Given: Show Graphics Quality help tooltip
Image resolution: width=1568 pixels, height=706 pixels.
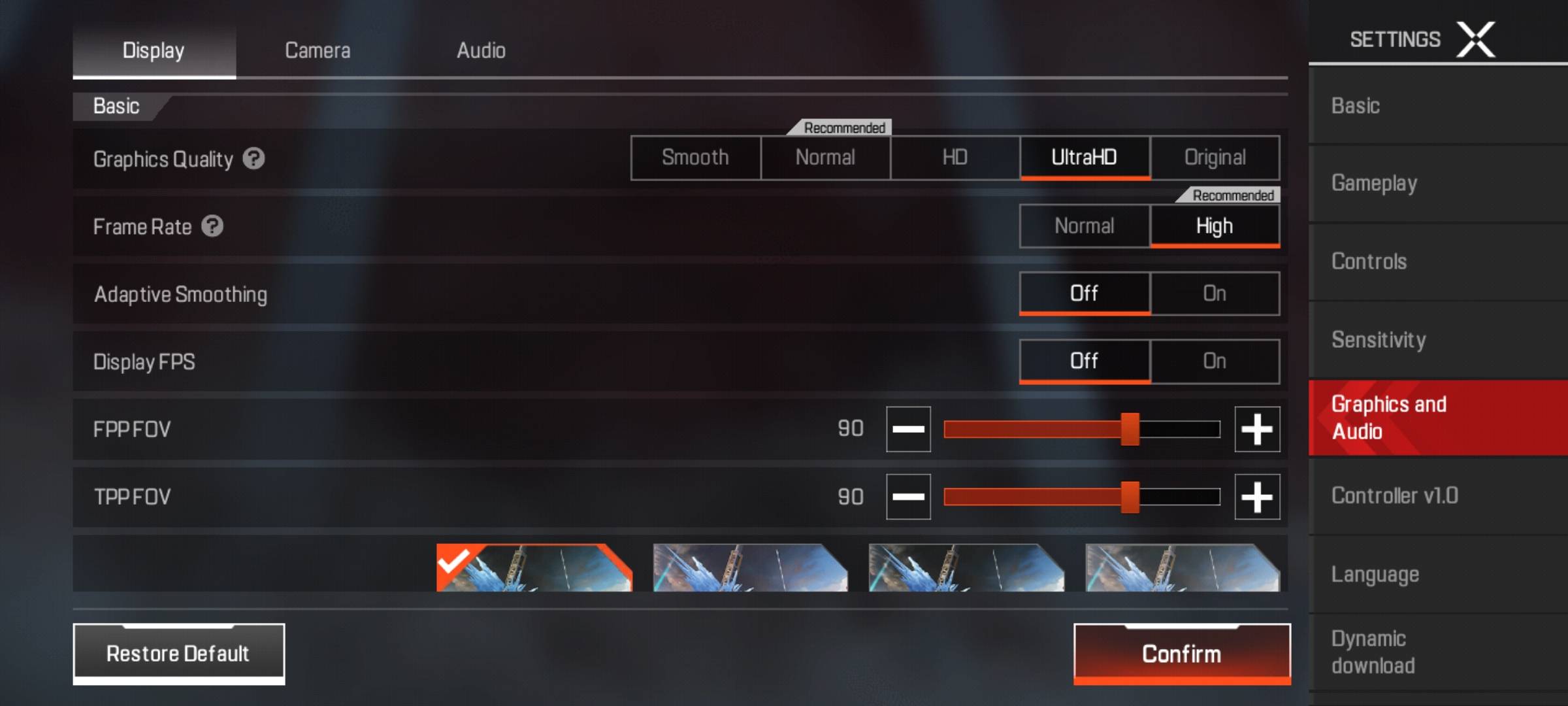Looking at the screenshot, I should (253, 158).
